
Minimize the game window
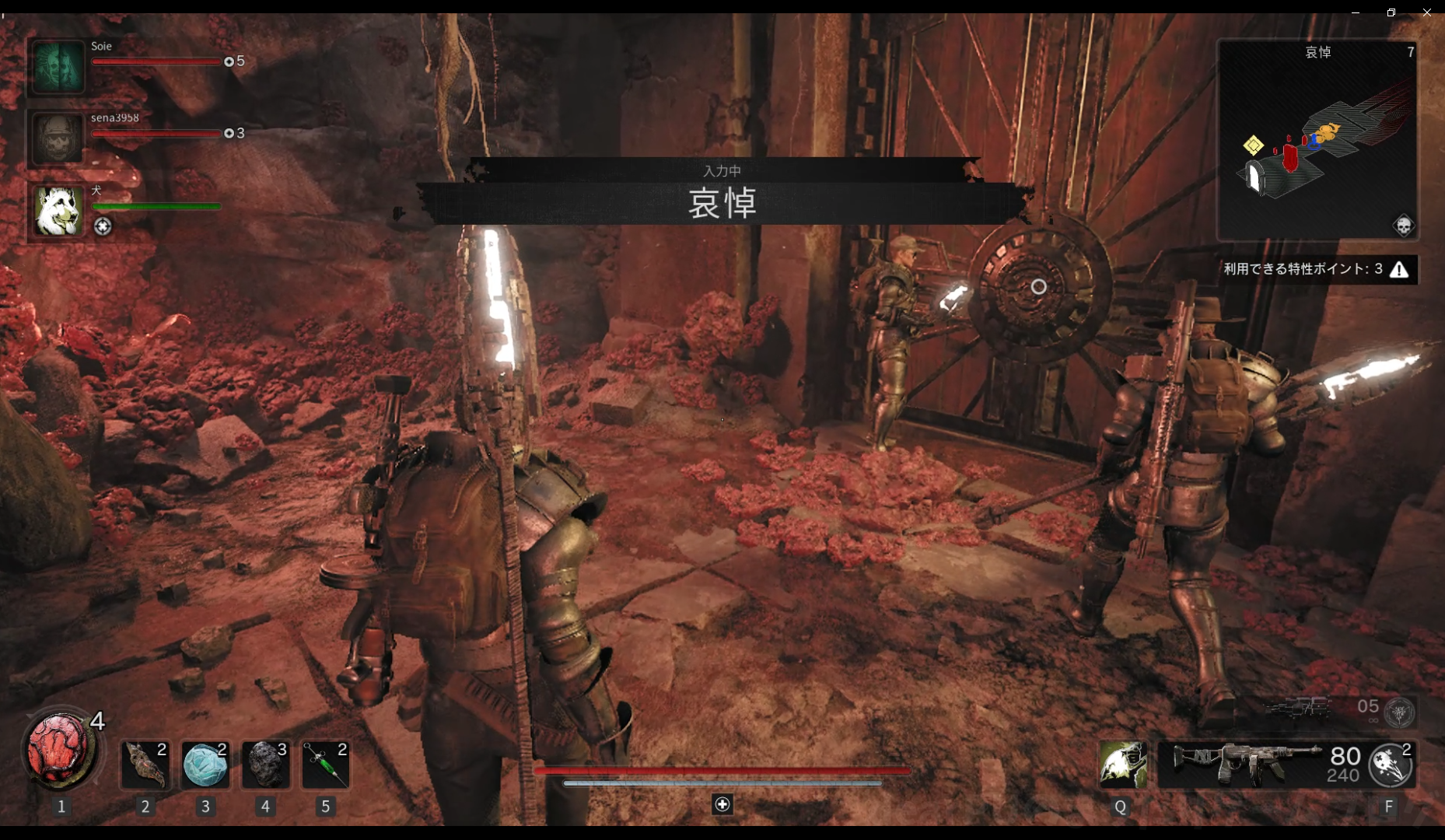[1356, 12]
